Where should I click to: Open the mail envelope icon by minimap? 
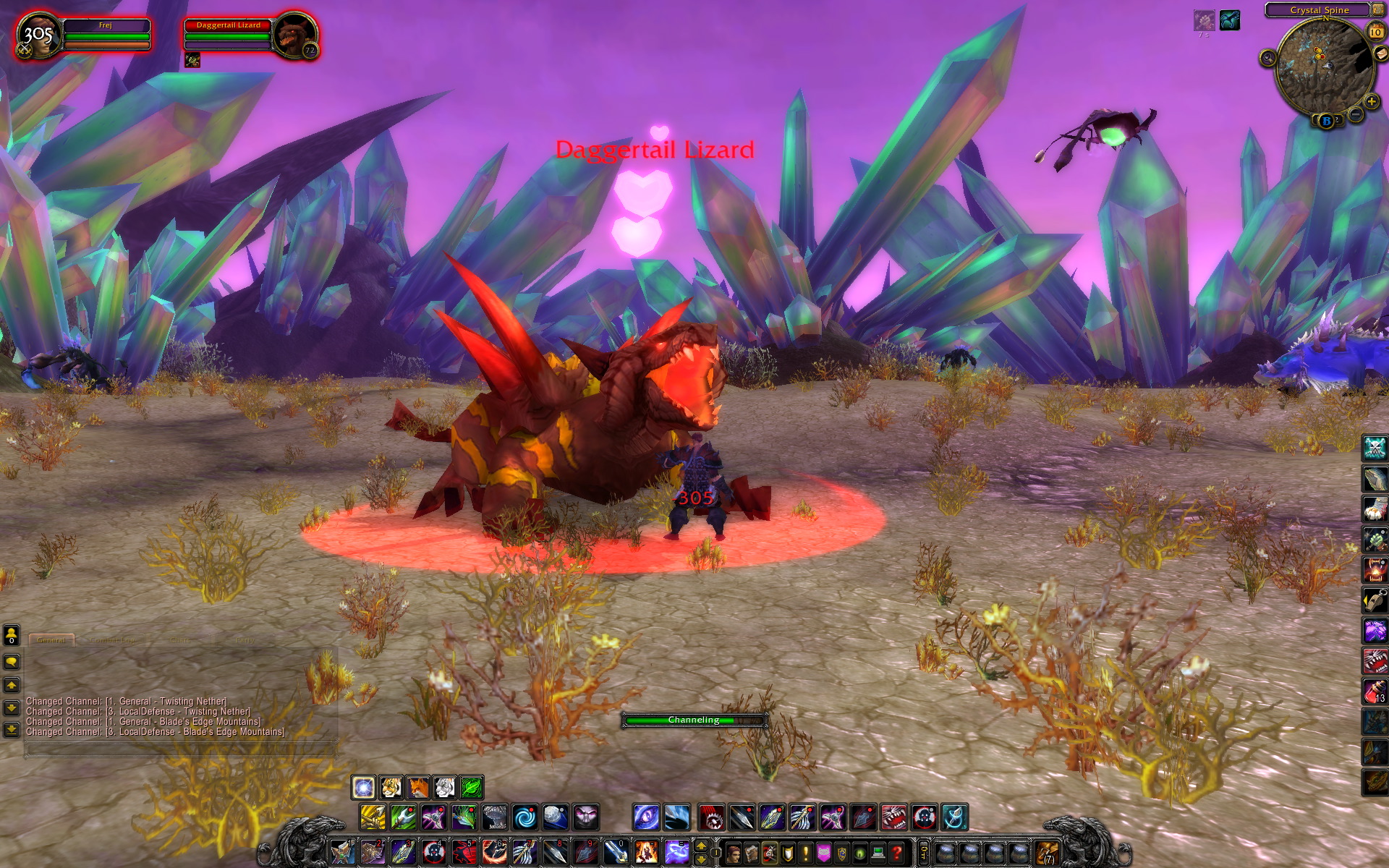[x=1381, y=54]
